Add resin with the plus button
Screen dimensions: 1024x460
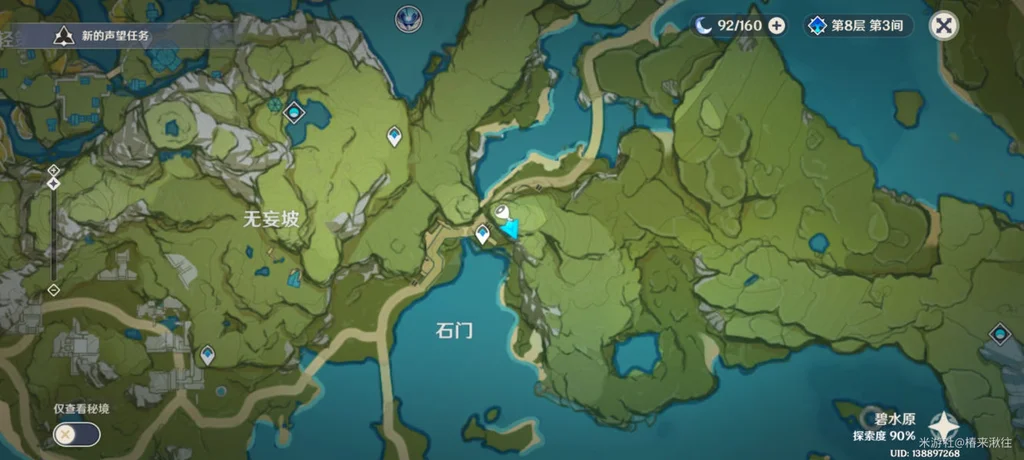(x=777, y=26)
